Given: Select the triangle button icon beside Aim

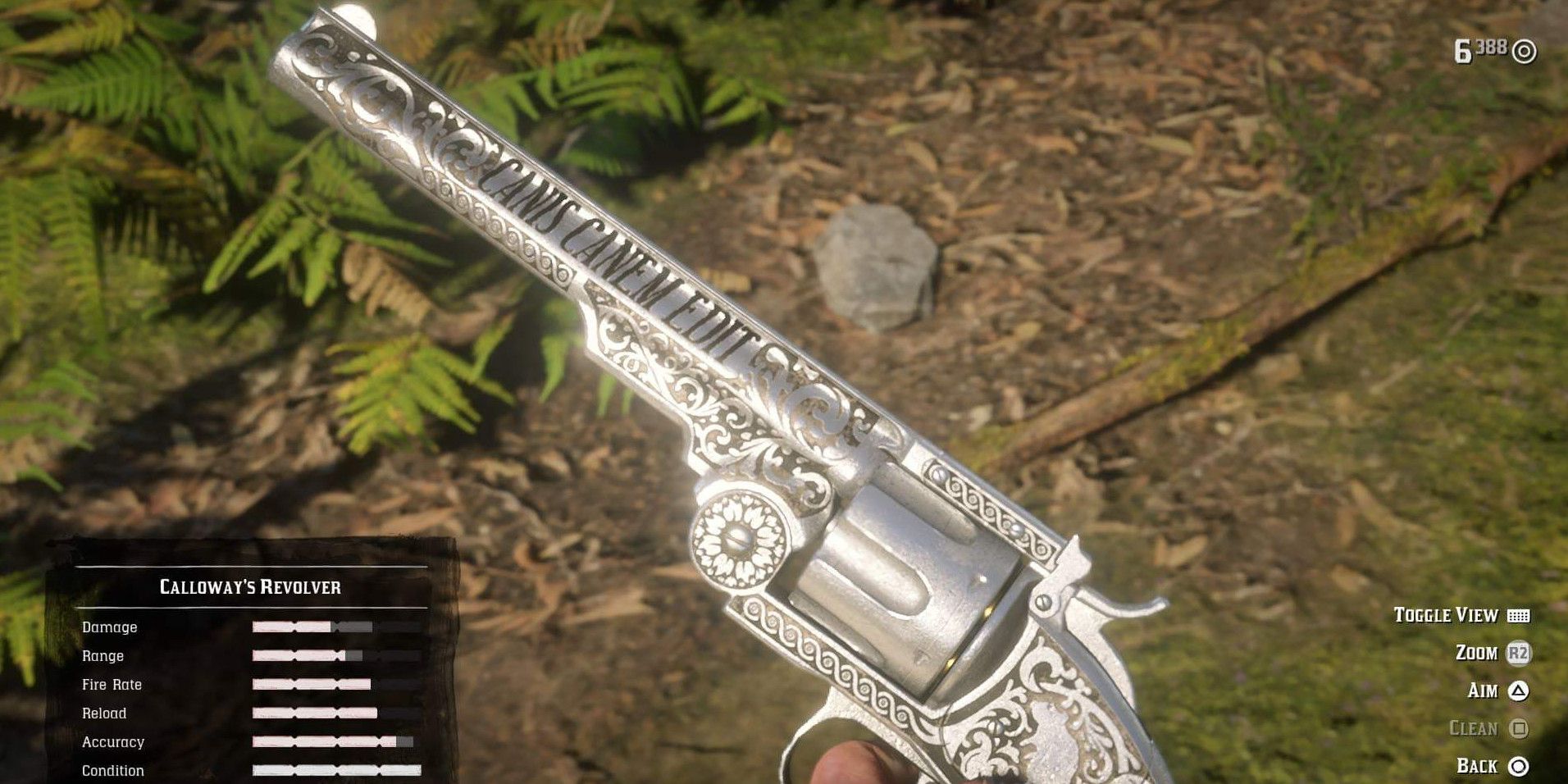Looking at the screenshot, I should tap(1518, 691).
